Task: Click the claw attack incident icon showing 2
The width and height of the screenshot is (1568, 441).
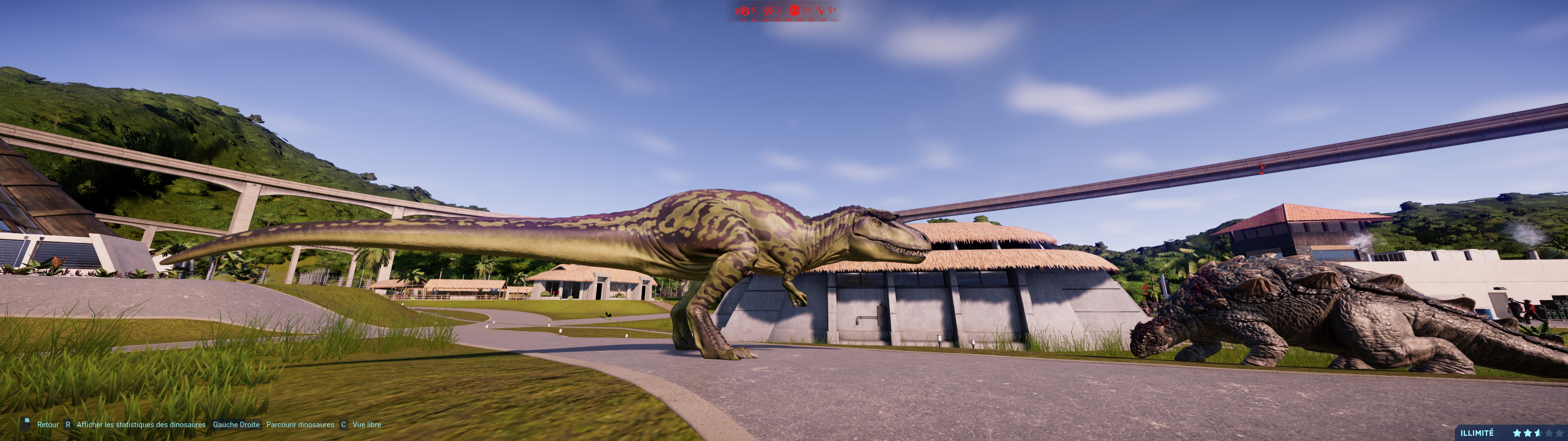Action: [768, 11]
